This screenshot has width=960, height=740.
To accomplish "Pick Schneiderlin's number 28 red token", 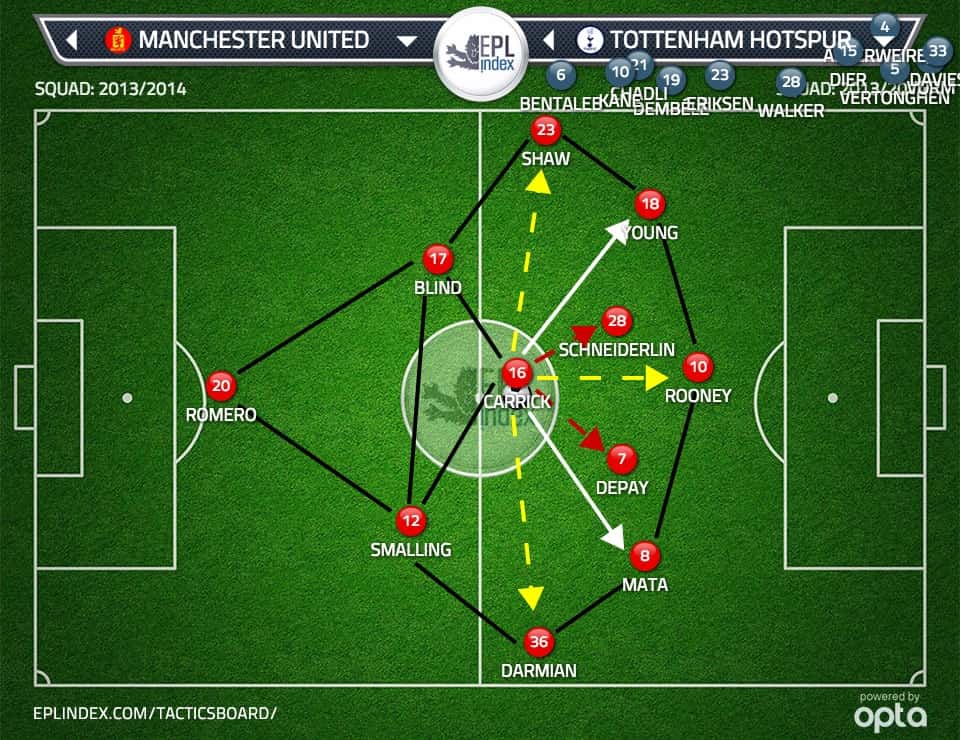I will (x=617, y=321).
